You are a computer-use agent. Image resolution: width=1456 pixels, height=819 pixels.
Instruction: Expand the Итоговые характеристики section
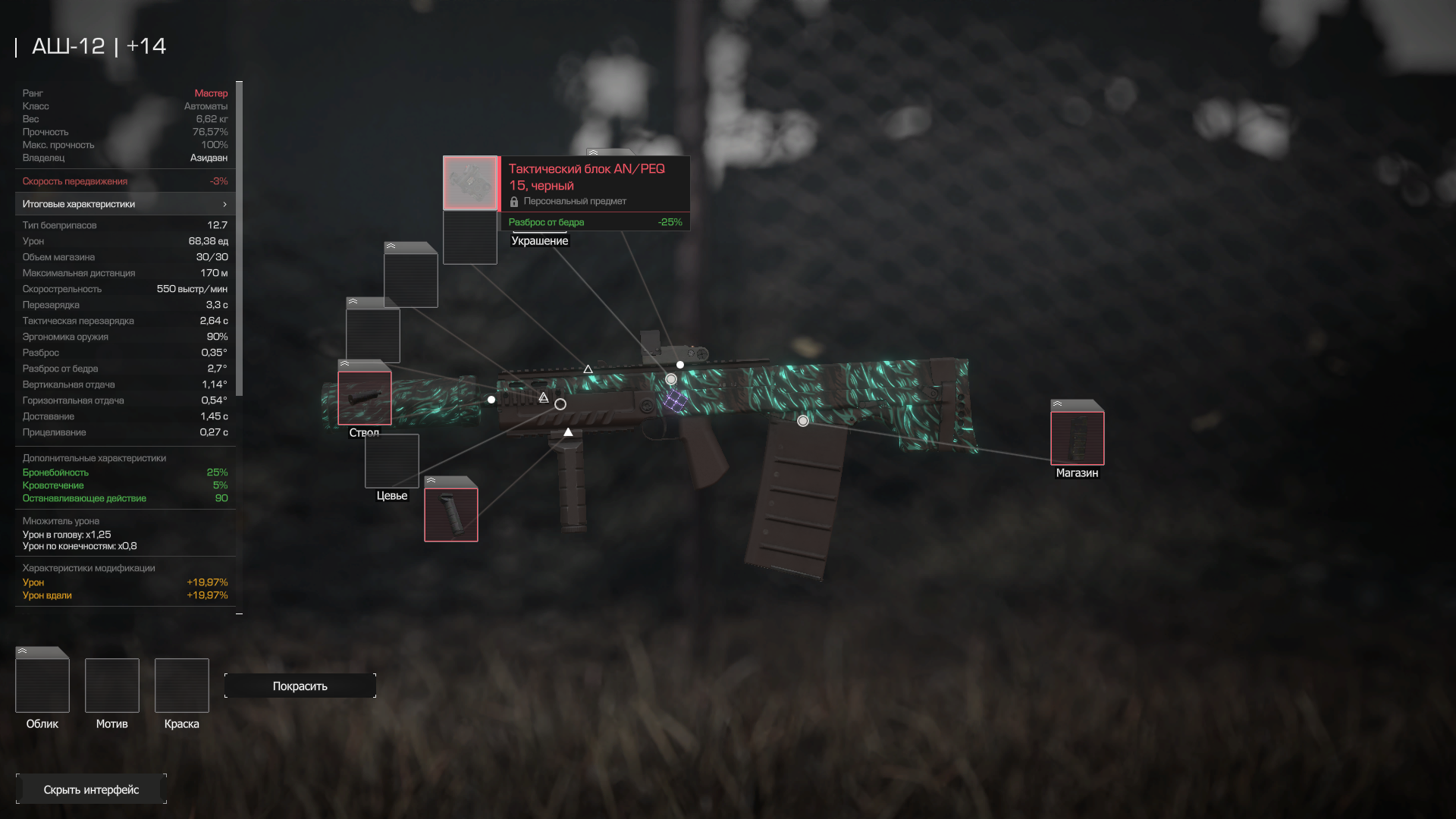coord(125,204)
